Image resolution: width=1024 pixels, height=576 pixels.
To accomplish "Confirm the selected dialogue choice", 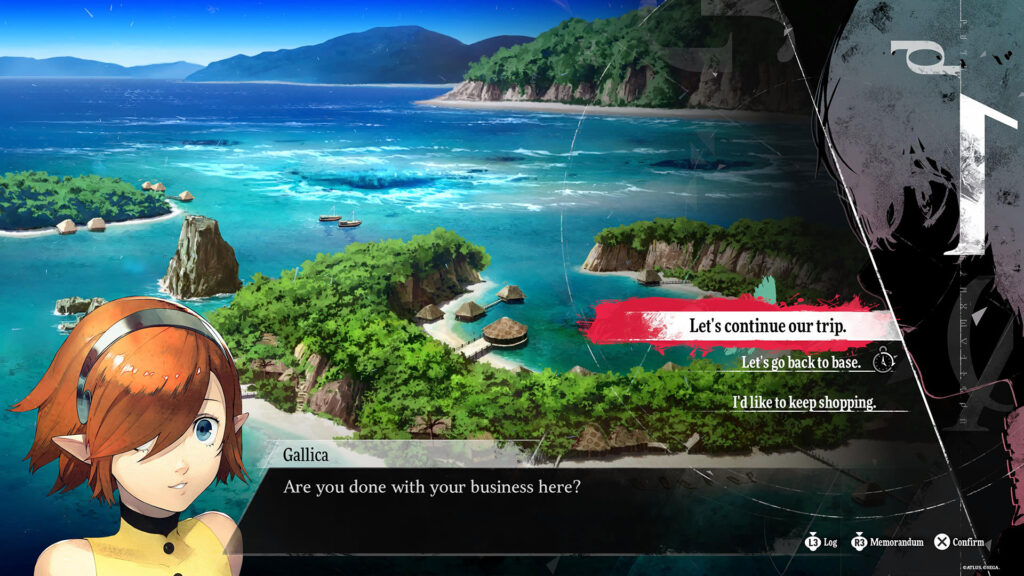I will [x=959, y=542].
